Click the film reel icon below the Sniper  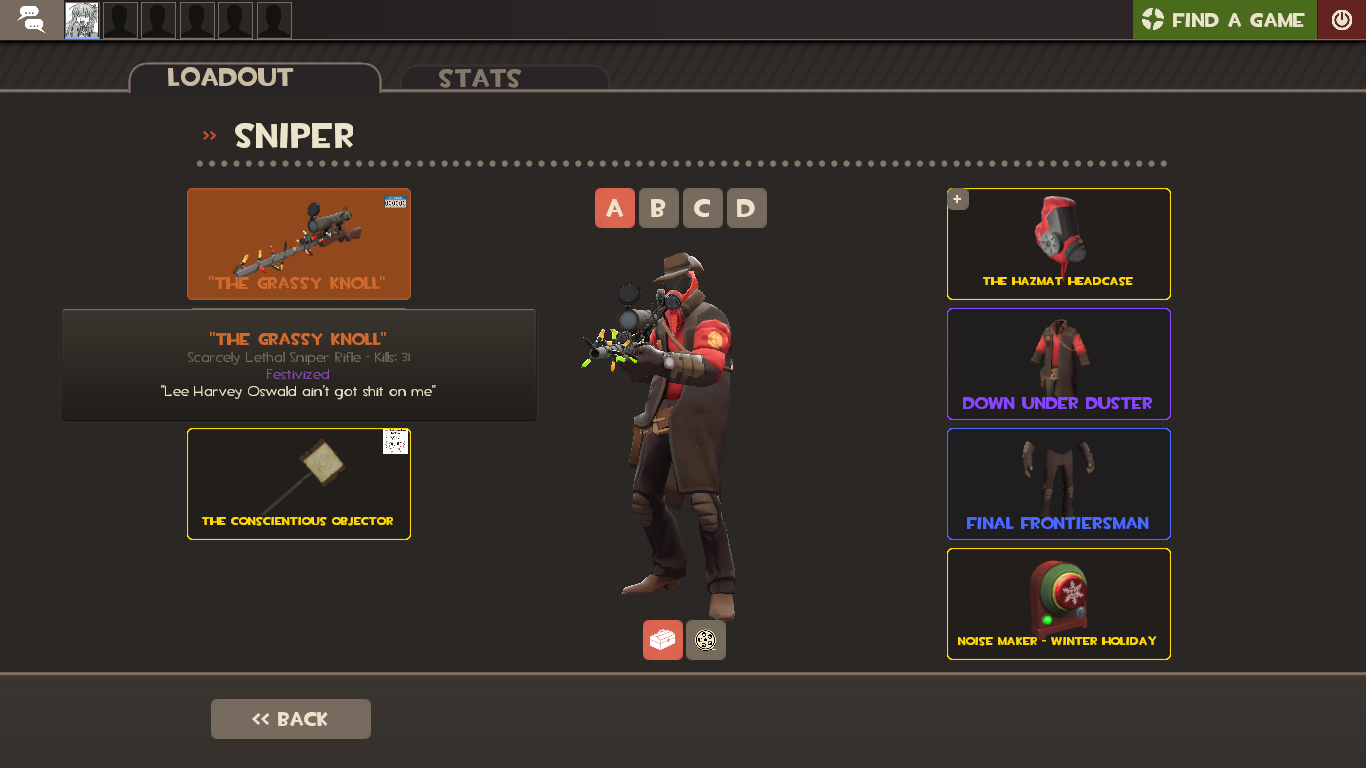pyautogui.click(x=706, y=639)
